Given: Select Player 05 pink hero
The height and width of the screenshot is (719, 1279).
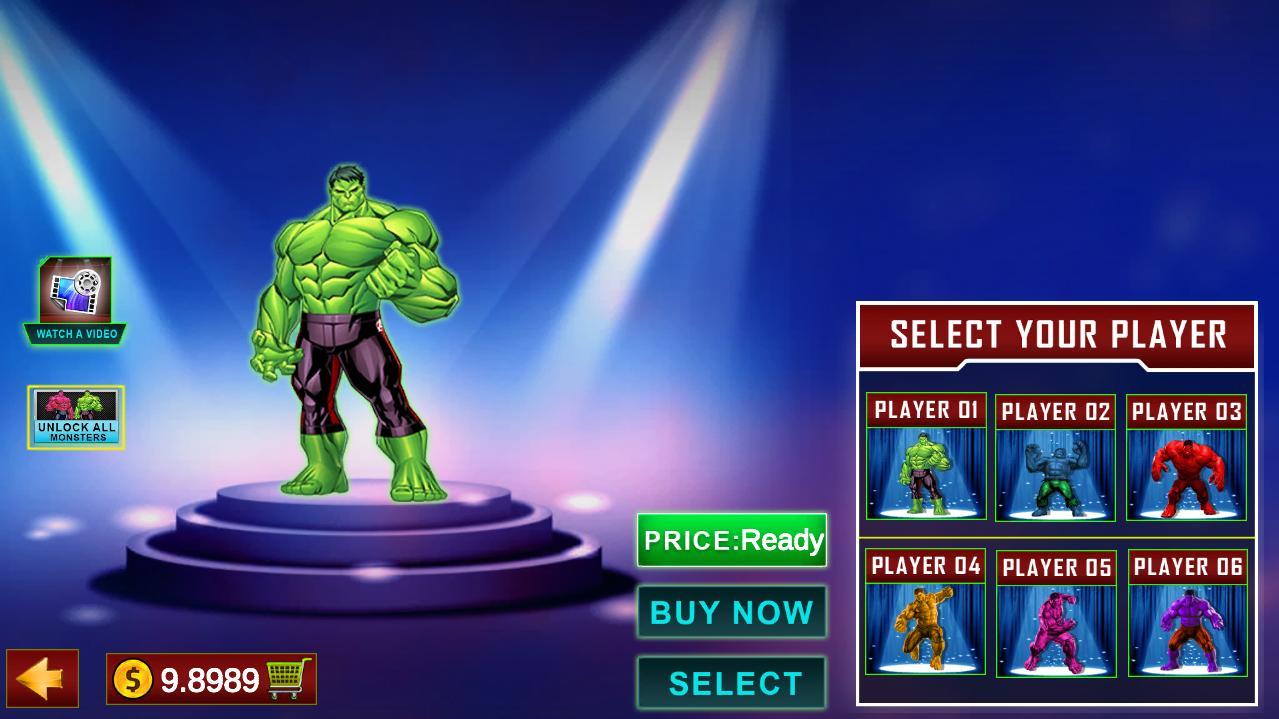Looking at the screenshot, I should point(1056,614).
